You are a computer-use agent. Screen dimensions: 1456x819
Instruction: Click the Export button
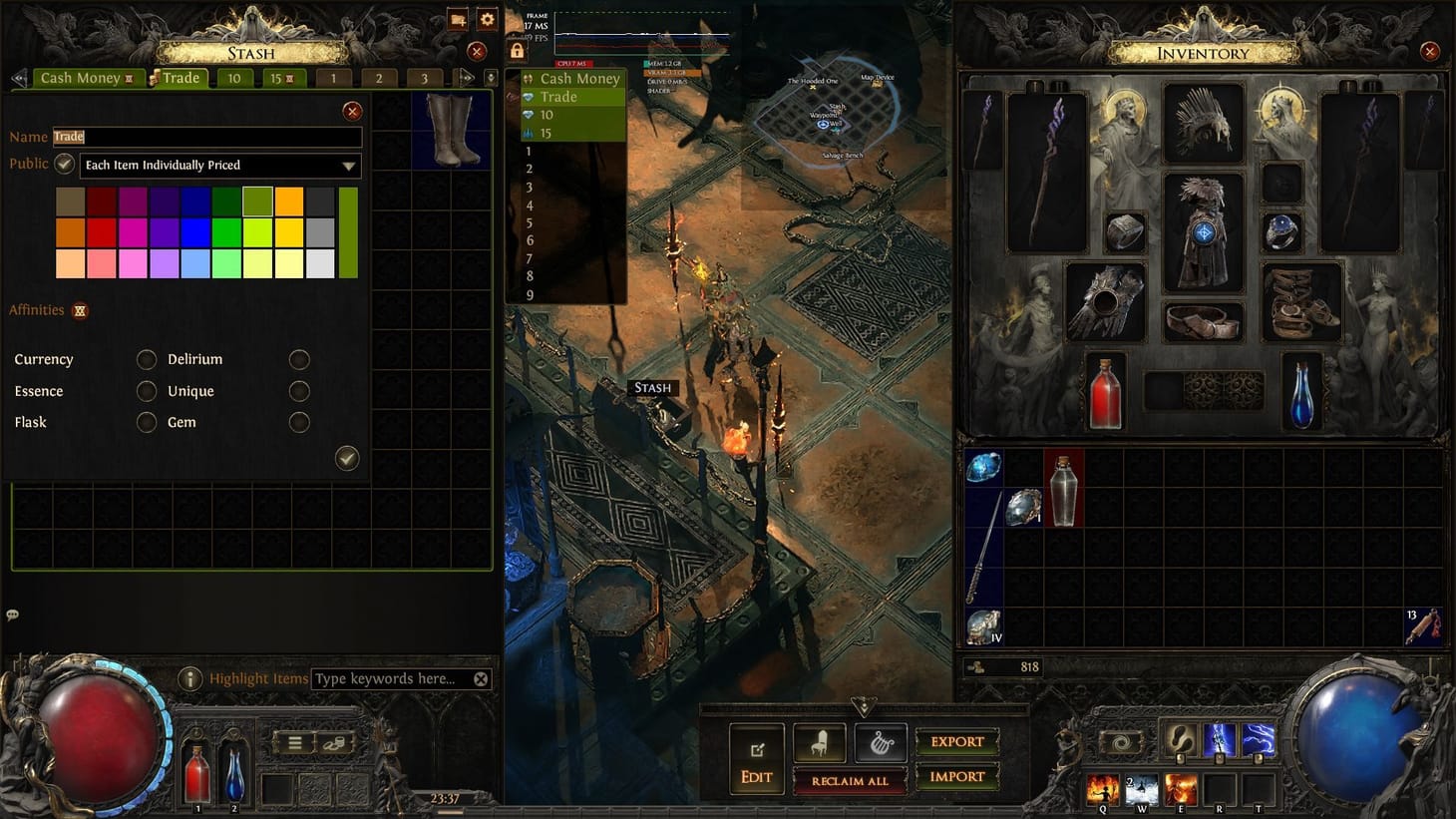[956, 741]
